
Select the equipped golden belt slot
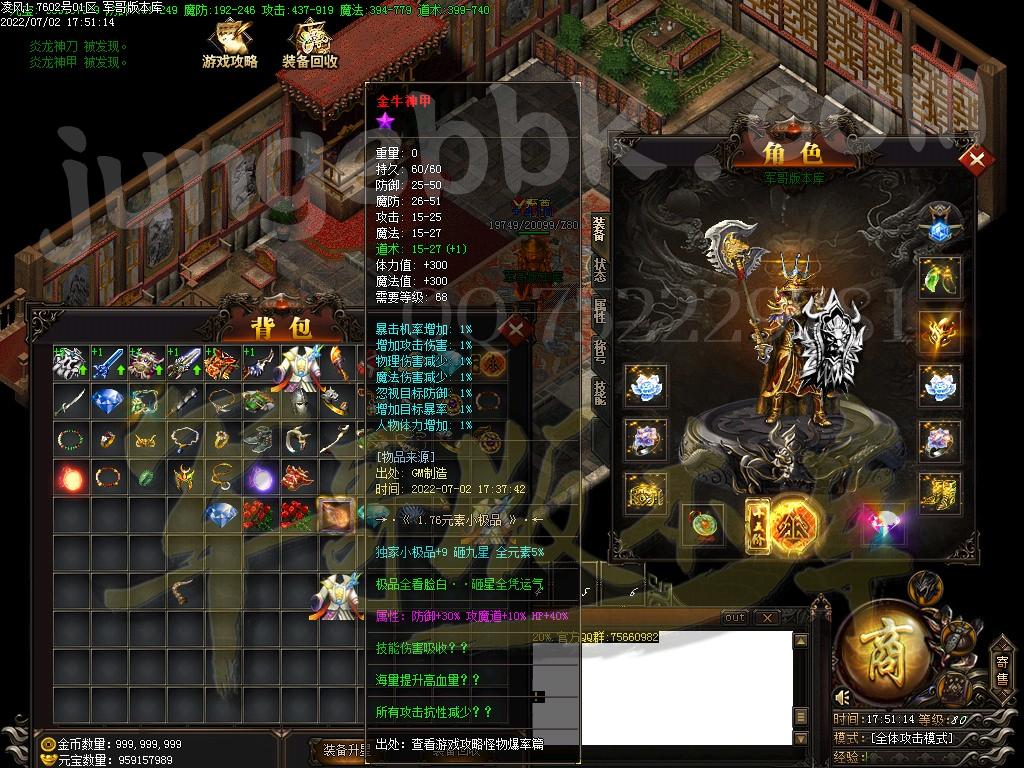pos(645,493)
